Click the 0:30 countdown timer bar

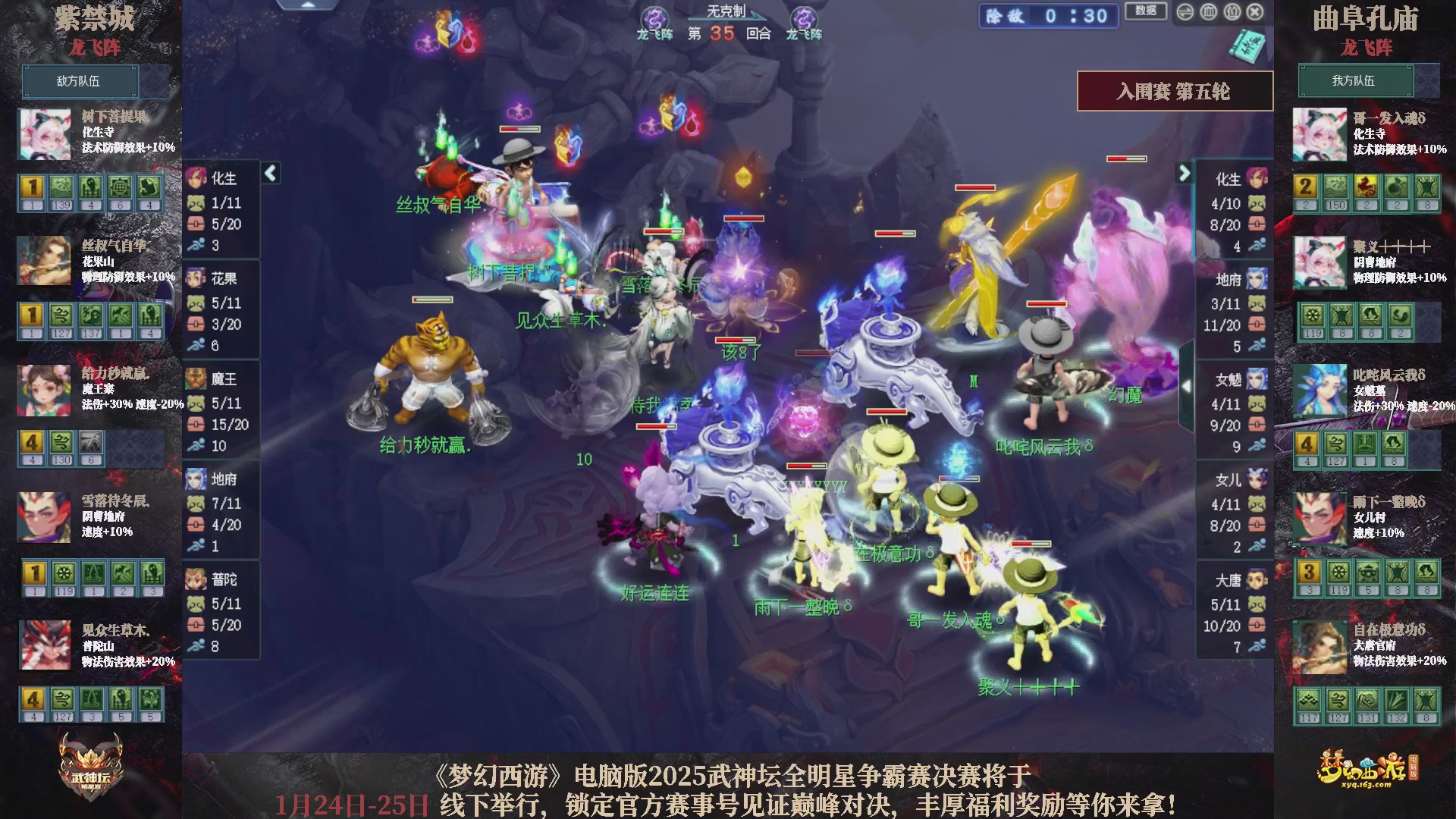[1048, 16]
